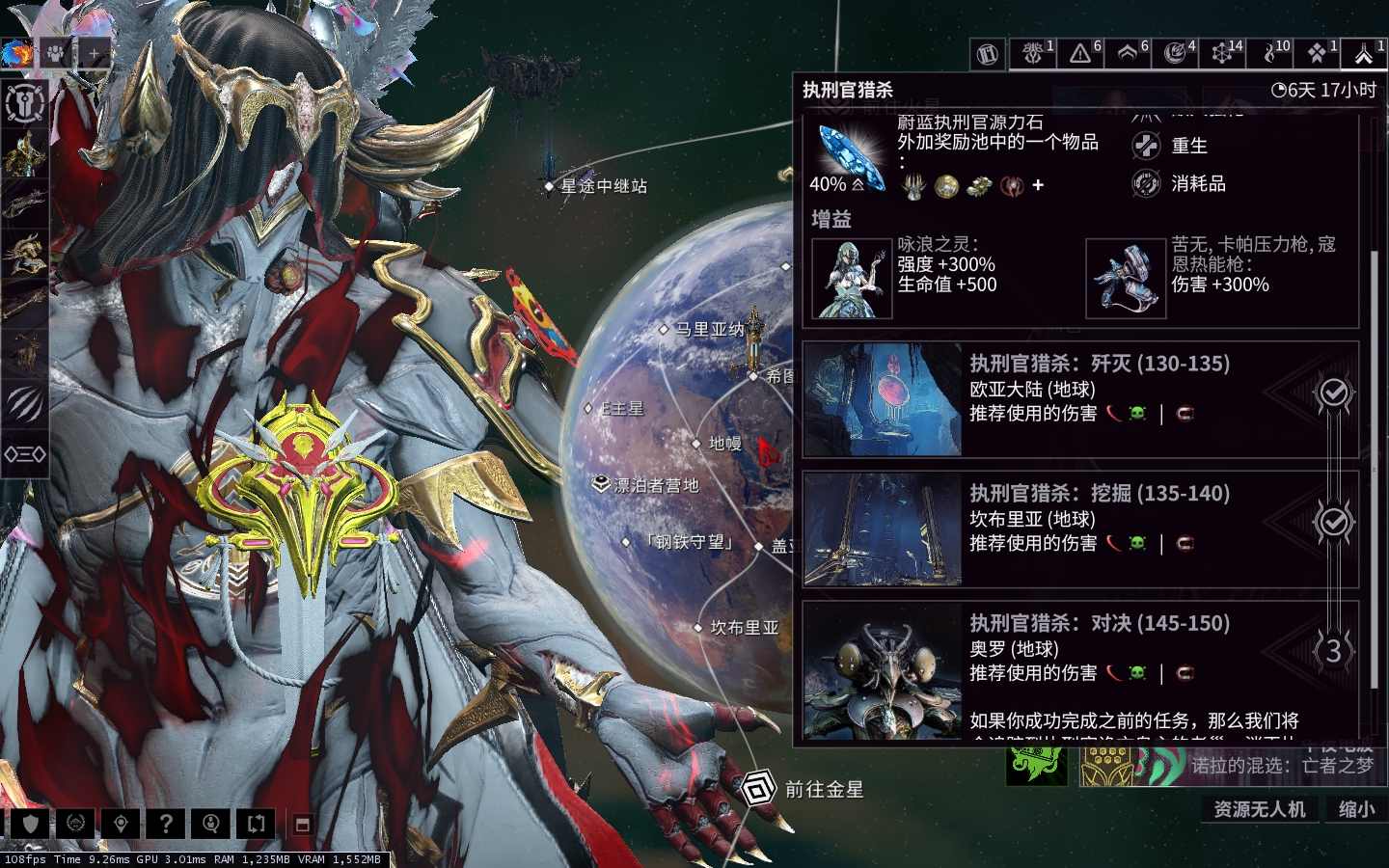
Task: Select the claw-marks loadout slot
Action: 25,403
